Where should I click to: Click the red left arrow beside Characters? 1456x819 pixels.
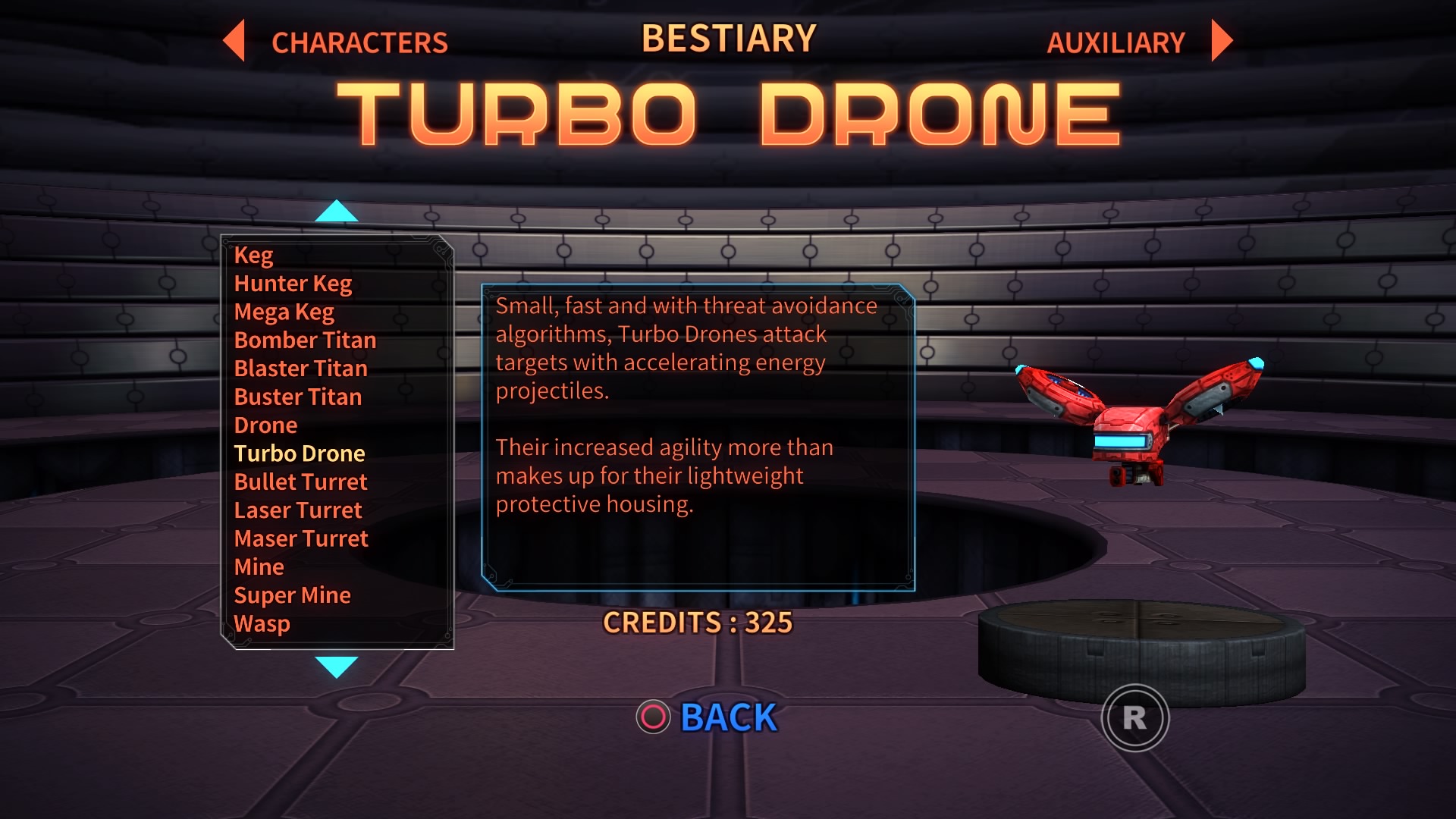(x=234, y=43)
